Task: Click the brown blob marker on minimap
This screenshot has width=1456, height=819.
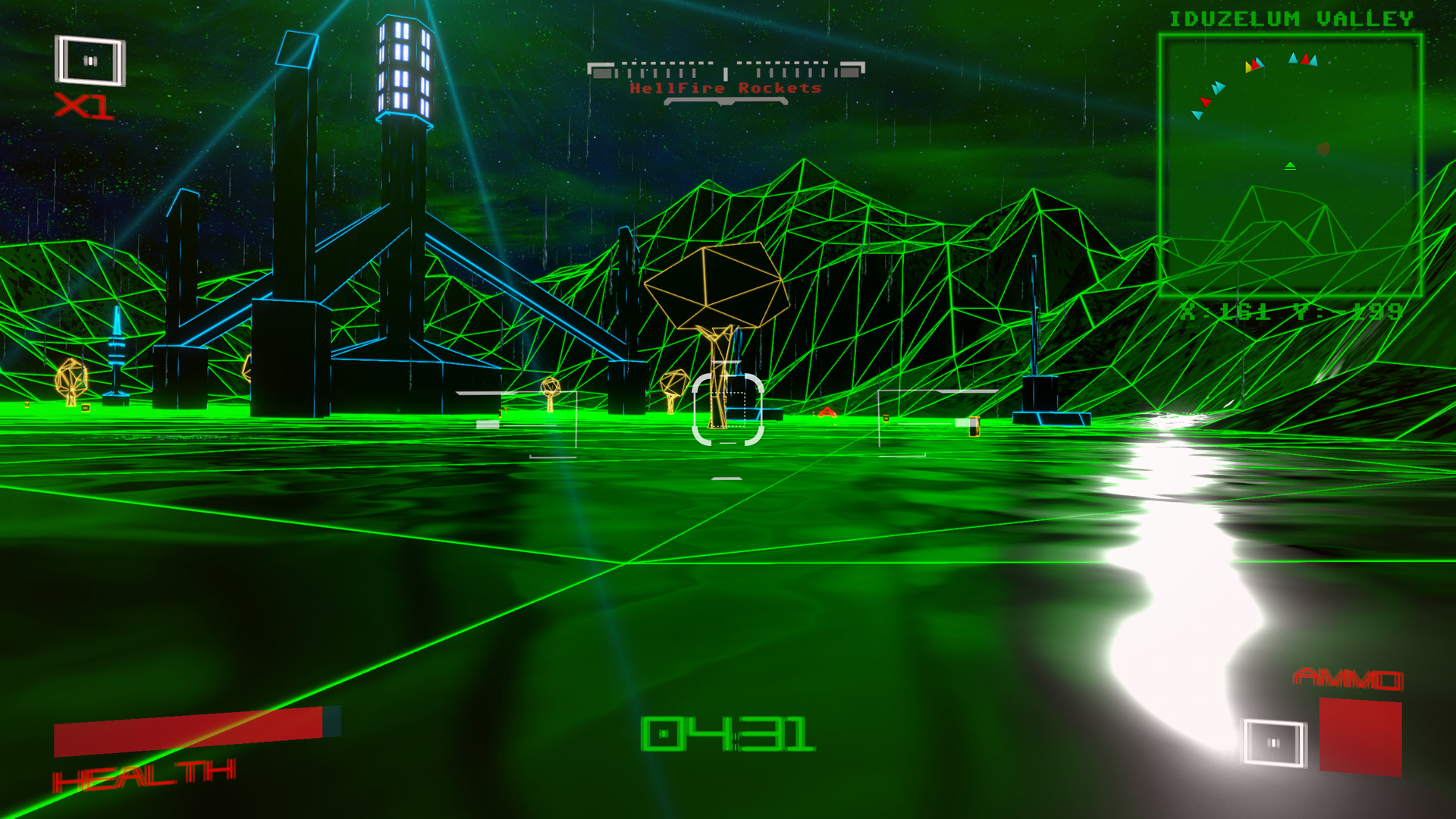Action: 1323,149
